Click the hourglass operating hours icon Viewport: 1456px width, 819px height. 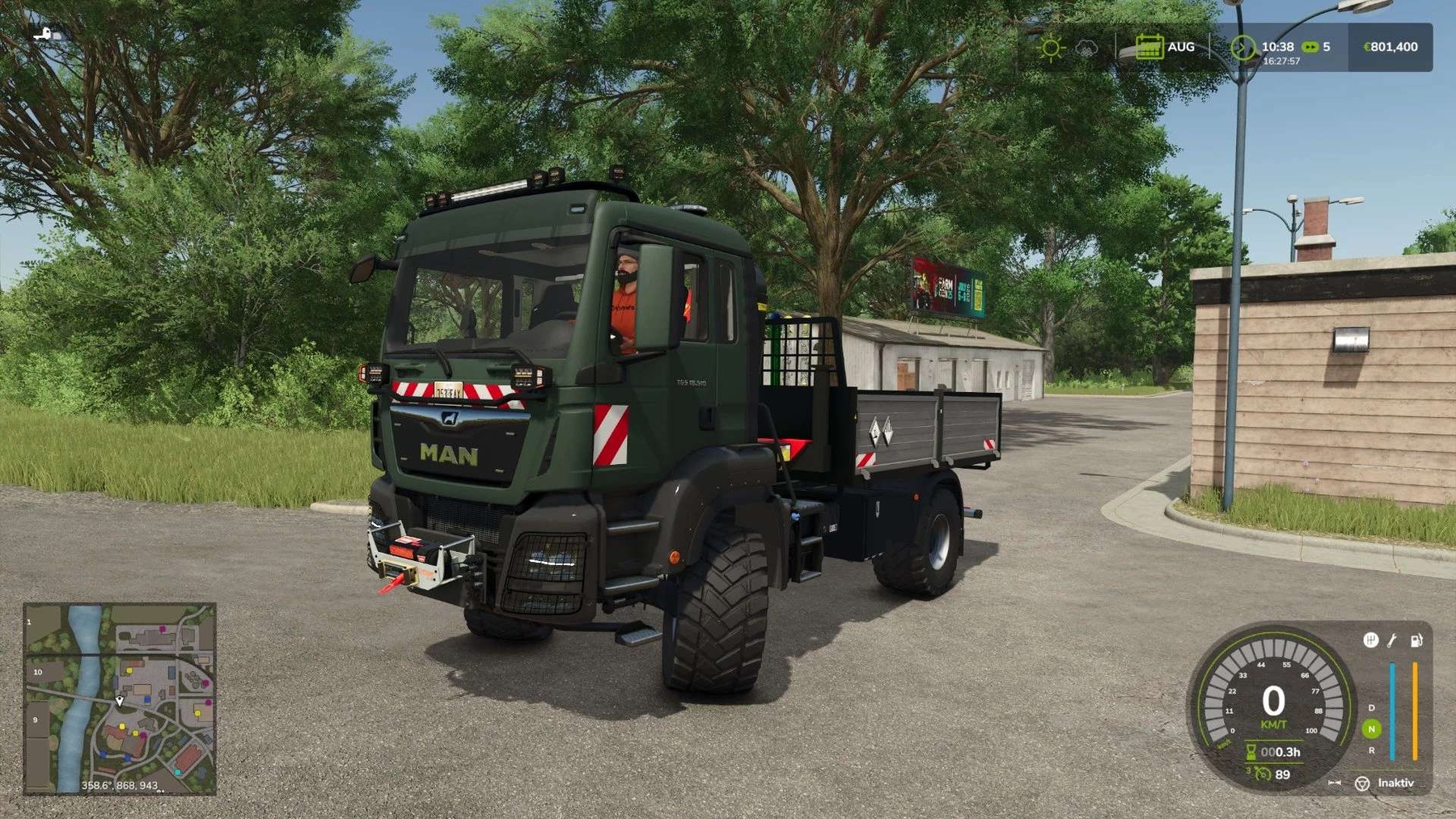pyautogui.click(x=1251, y=752)
